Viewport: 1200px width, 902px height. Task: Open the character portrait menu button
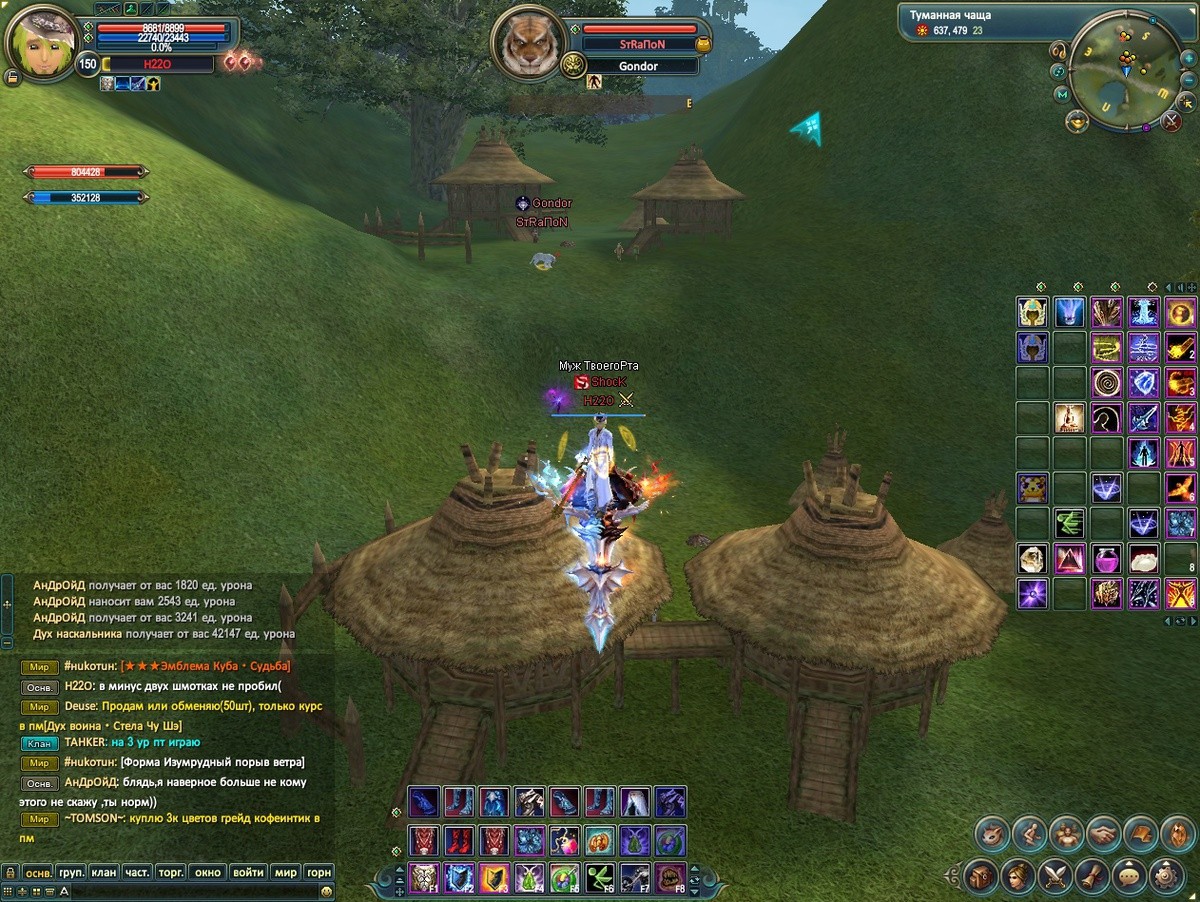(1018, 876)
